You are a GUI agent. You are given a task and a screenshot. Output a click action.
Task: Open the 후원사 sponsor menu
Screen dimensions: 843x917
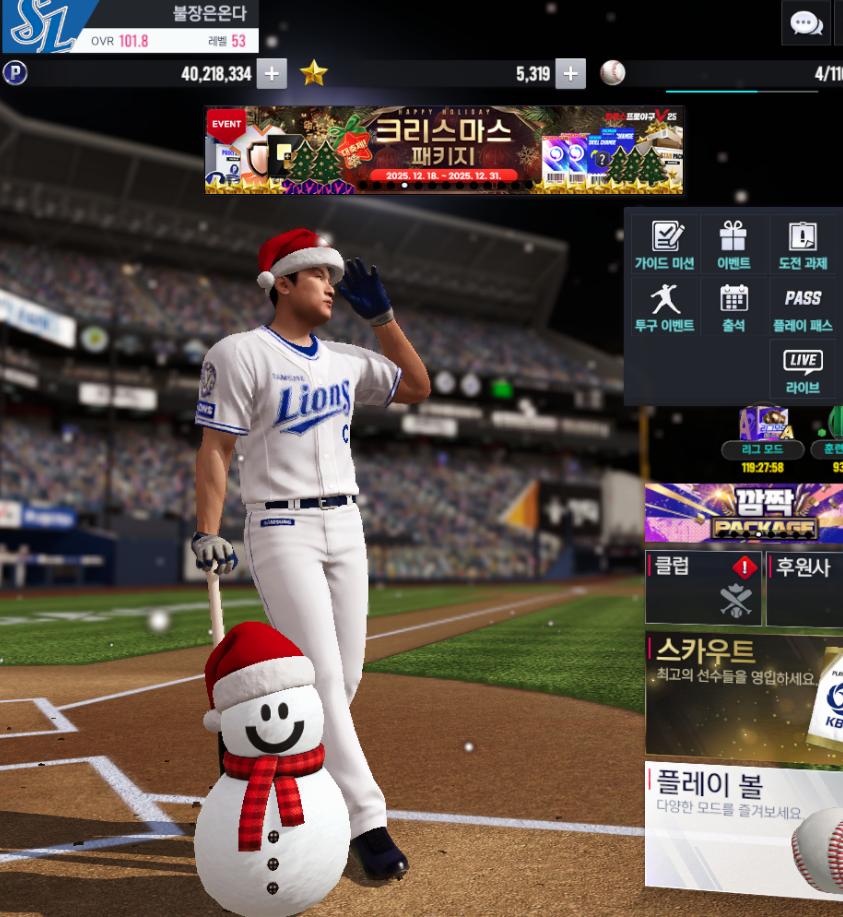click(806, 588)
